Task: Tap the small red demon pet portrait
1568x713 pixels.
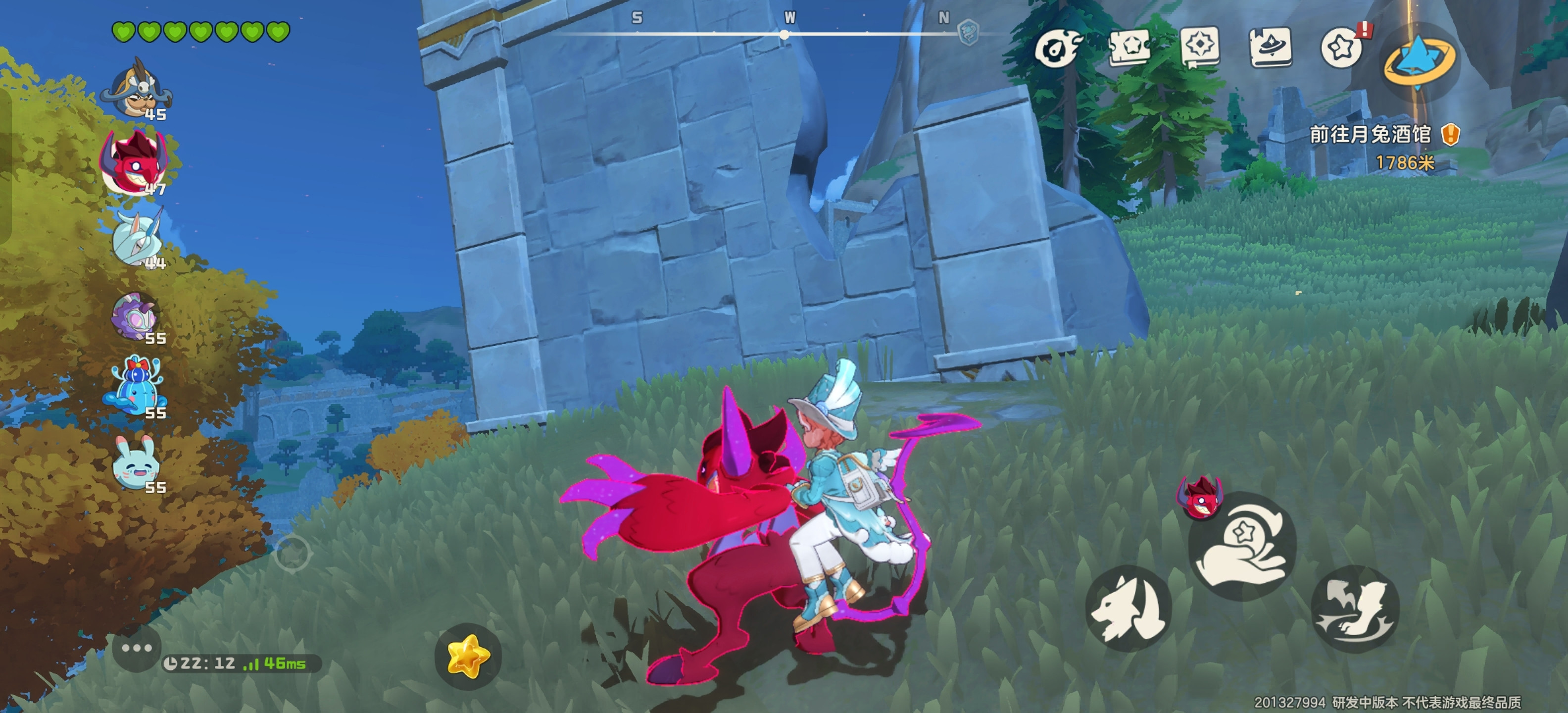Action: pyautogui.click(x=1199, y=499)
